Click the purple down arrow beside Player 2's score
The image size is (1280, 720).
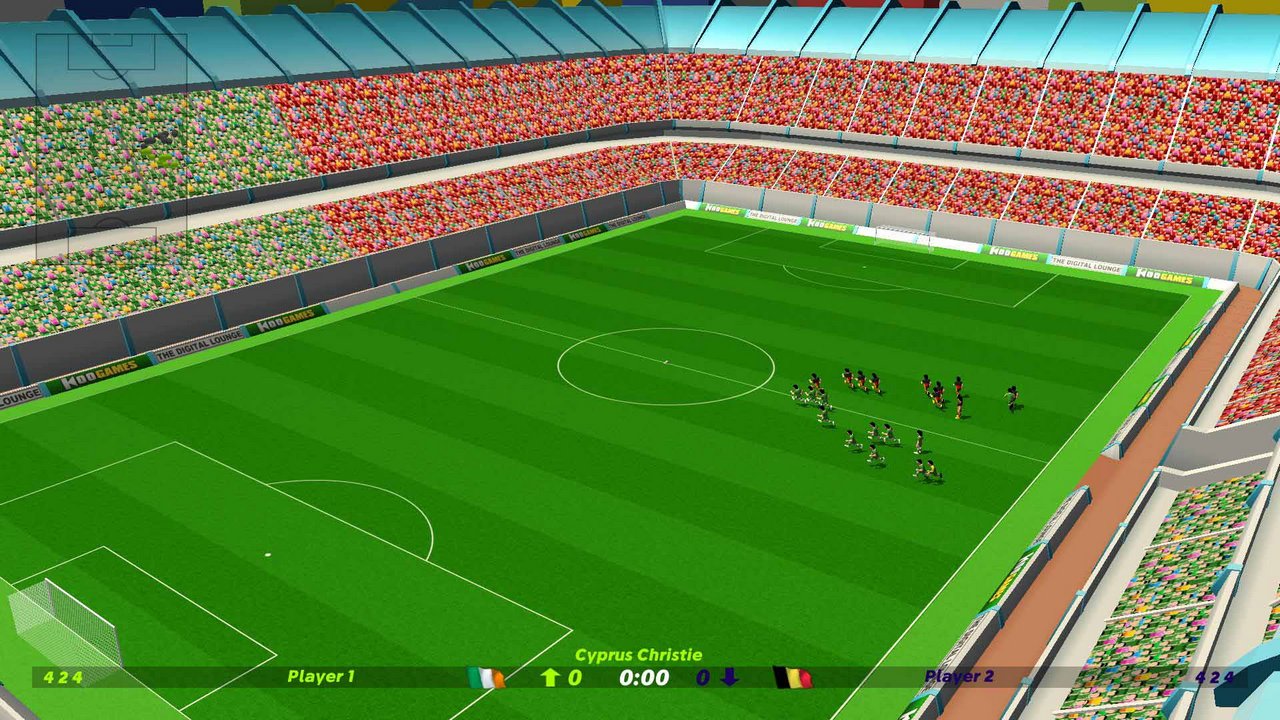(x=729, y=677)
